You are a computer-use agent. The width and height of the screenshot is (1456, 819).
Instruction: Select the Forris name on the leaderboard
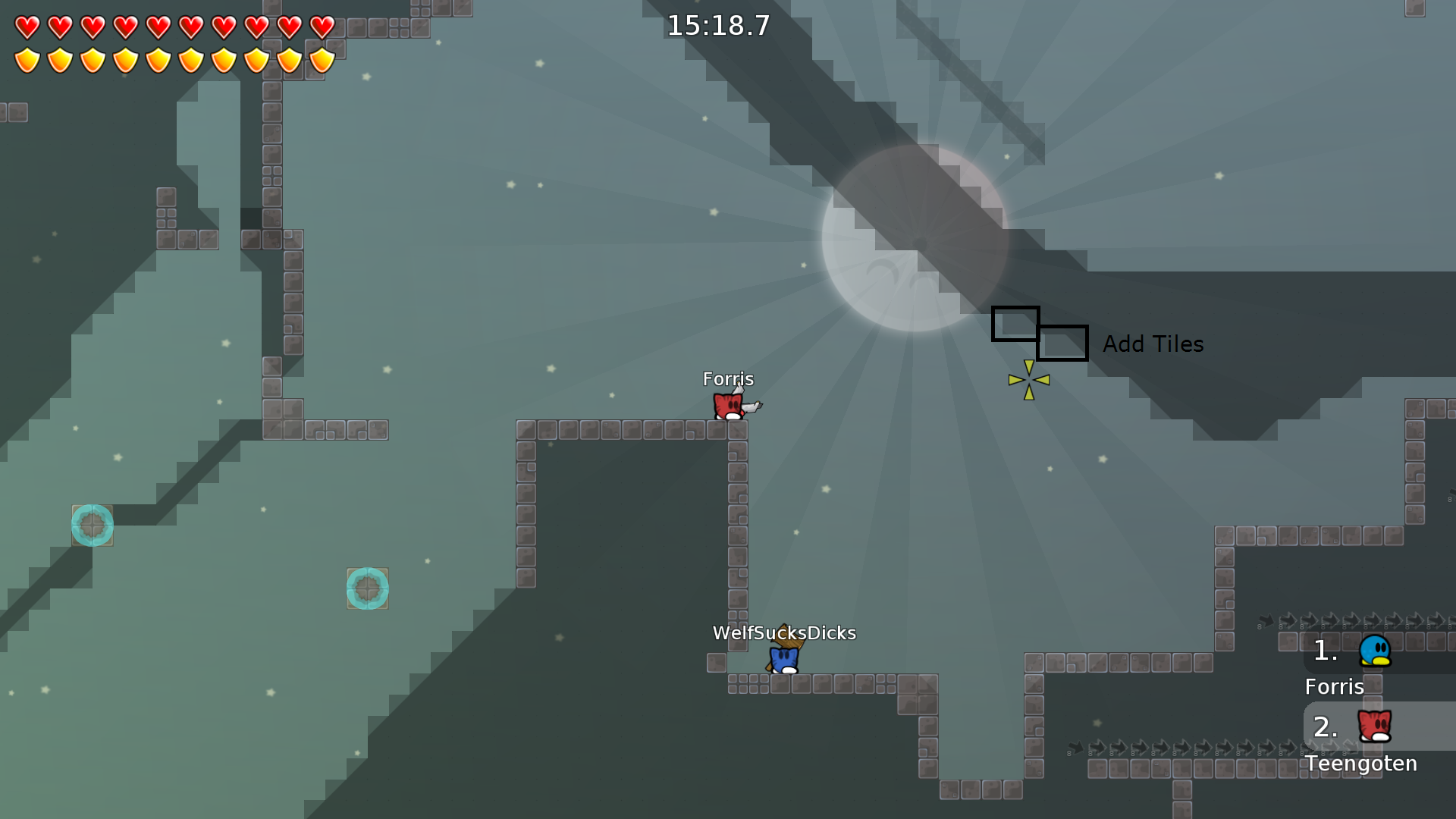(1334, 687)
